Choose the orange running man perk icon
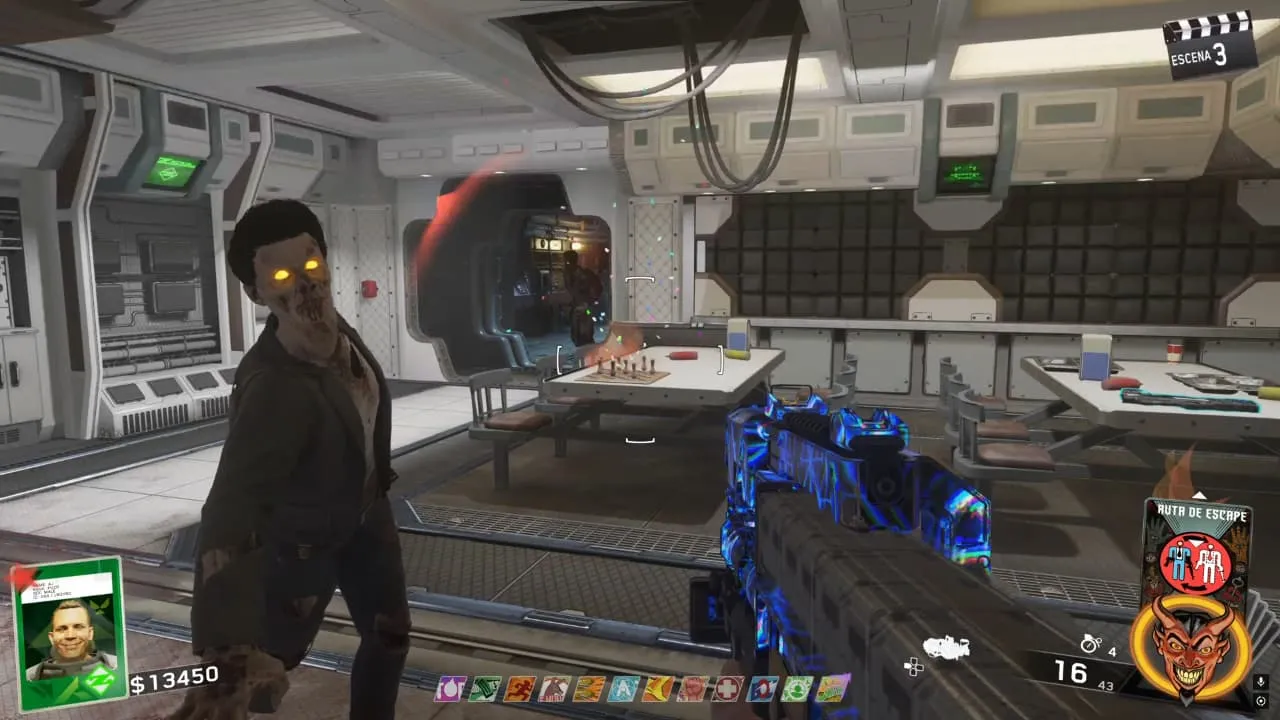Image resolution: width=1280 pixels, height=720 pixels. [x=520, y=688]
